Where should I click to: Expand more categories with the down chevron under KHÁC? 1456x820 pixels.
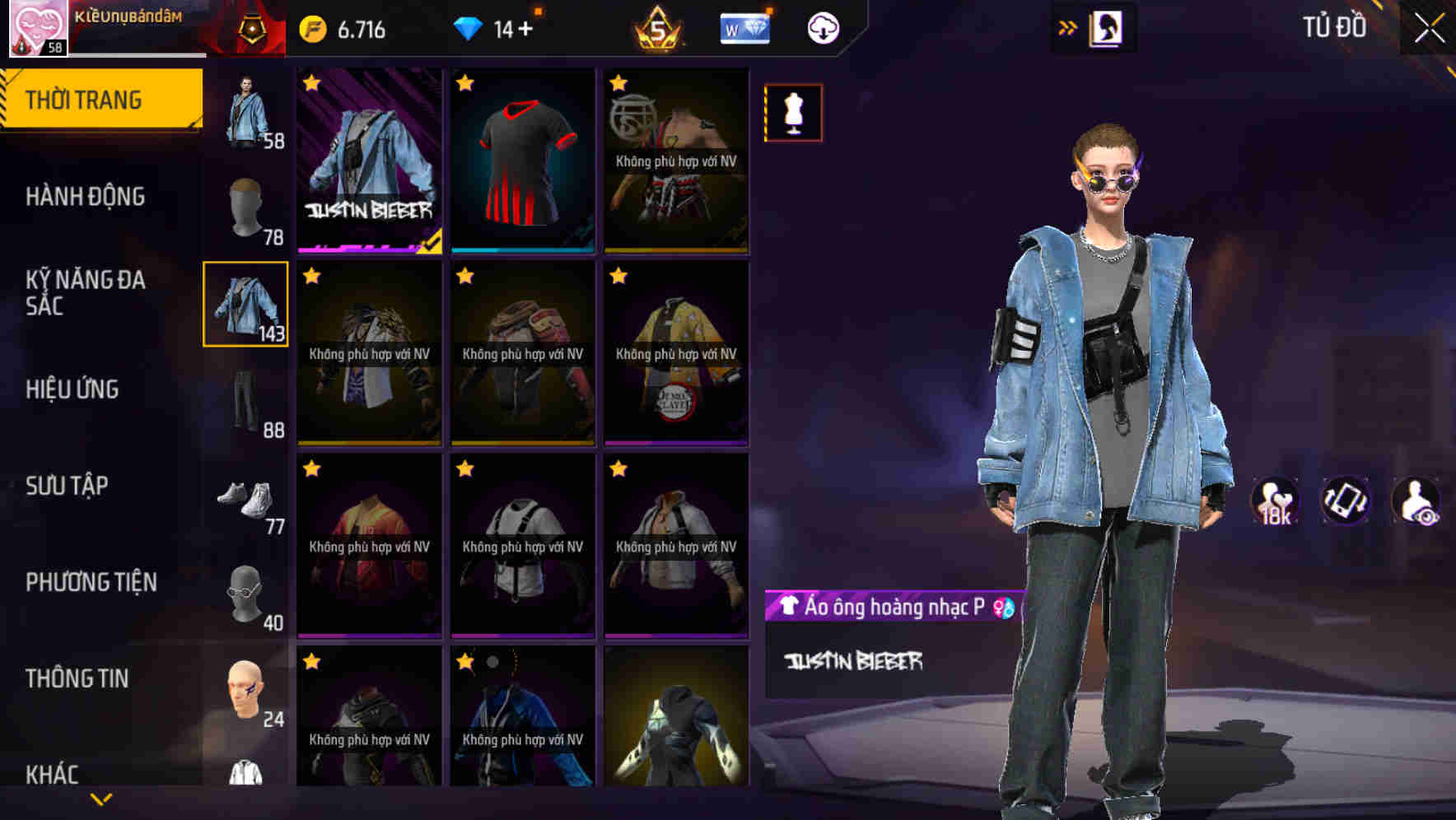[x=101, y=800]
